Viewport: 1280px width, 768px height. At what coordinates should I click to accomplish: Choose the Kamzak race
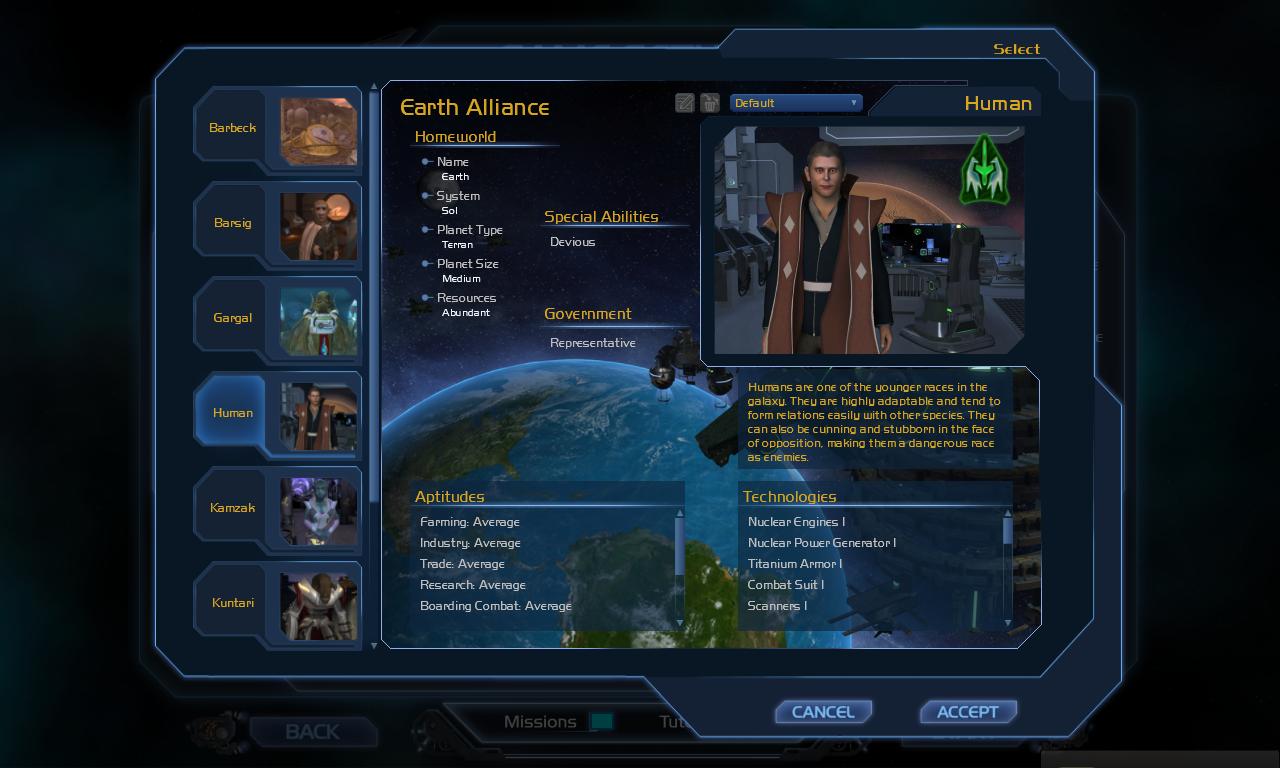click(x=276, y=508)
